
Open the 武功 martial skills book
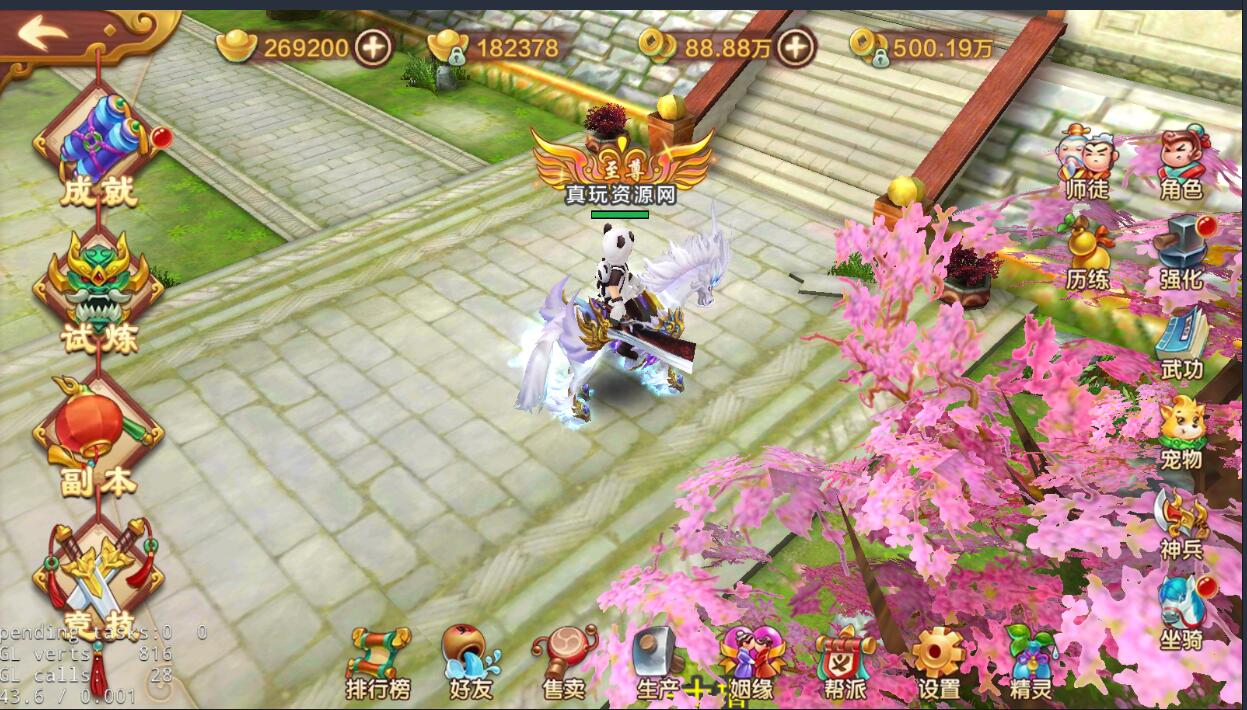click(x=1181, y=340)
